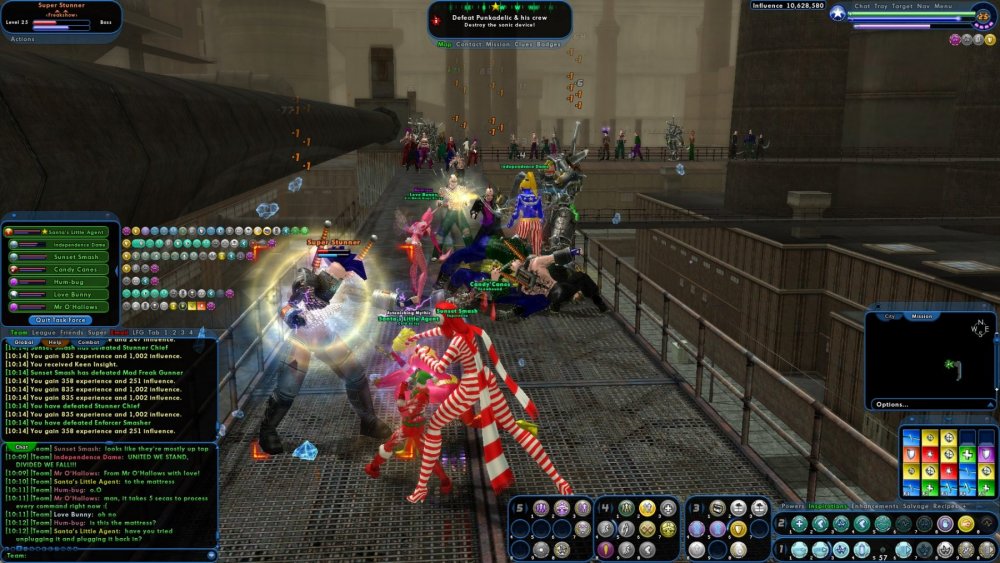Open the Global chat tab

pyautogui.click(x=24, y=342)
